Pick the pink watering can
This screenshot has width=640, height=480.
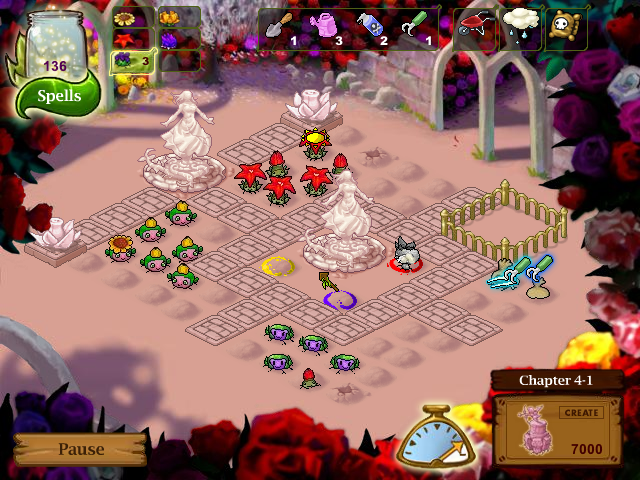pos(329,28)
